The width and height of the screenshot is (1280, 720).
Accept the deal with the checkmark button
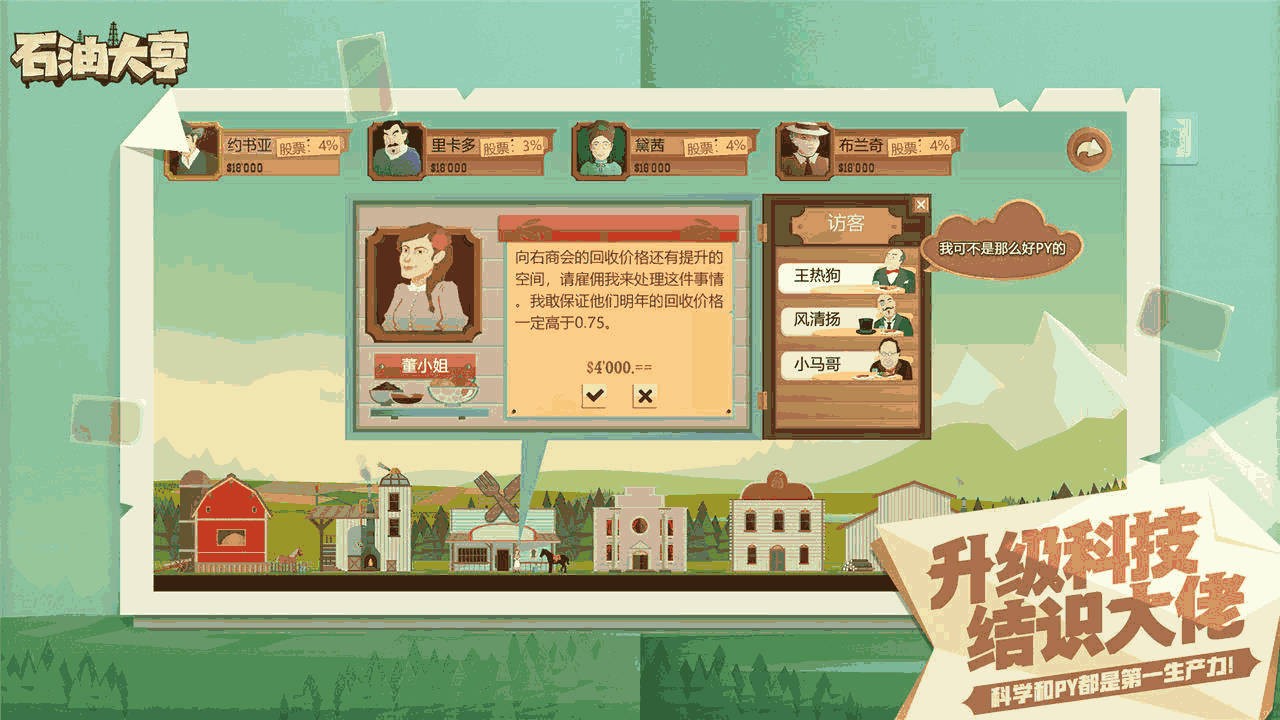(x=596, y=394)
